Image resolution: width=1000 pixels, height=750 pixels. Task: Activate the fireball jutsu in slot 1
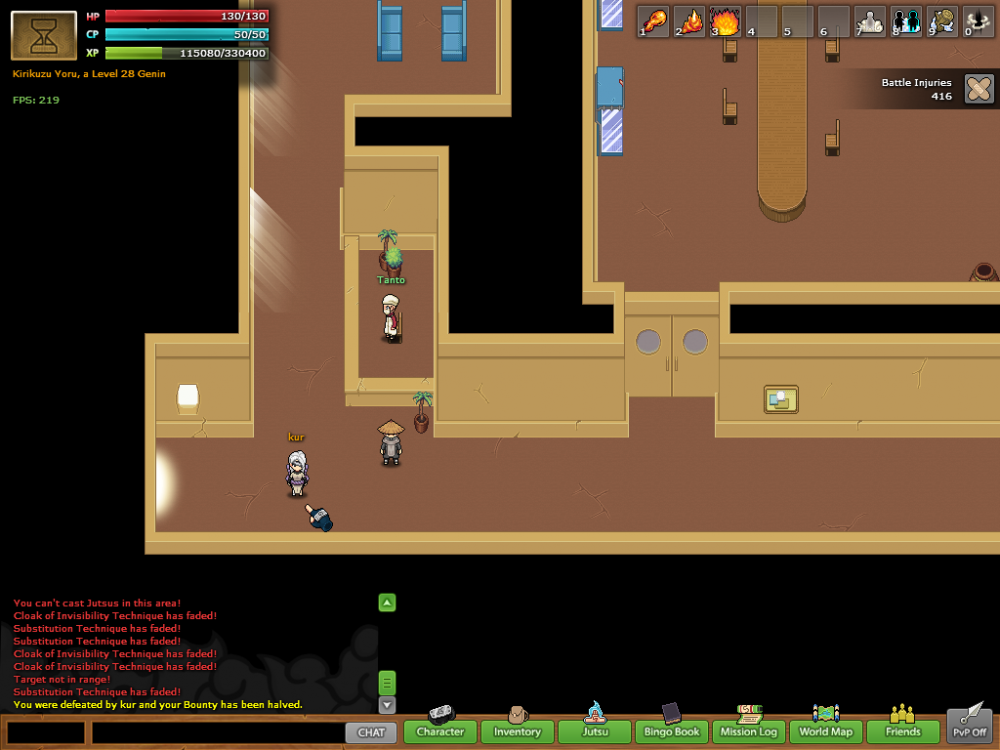pos(654,21)
